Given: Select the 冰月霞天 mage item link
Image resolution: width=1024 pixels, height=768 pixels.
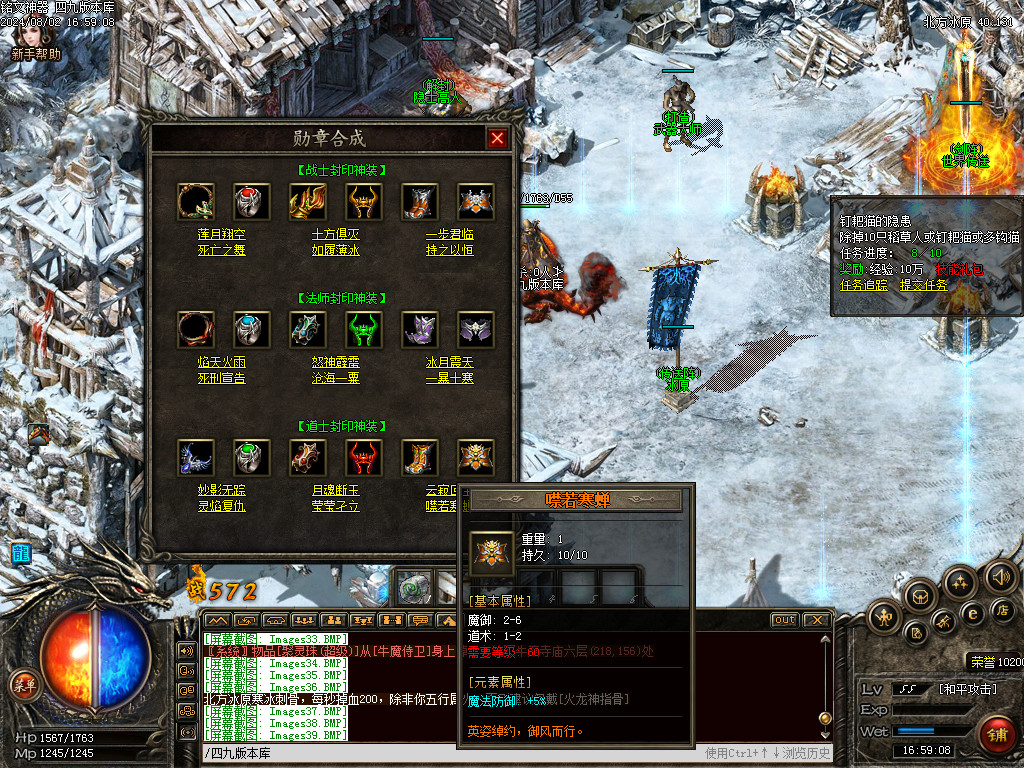Looking at the screenshot, I should pyautogui.click(x=449, y=362).
